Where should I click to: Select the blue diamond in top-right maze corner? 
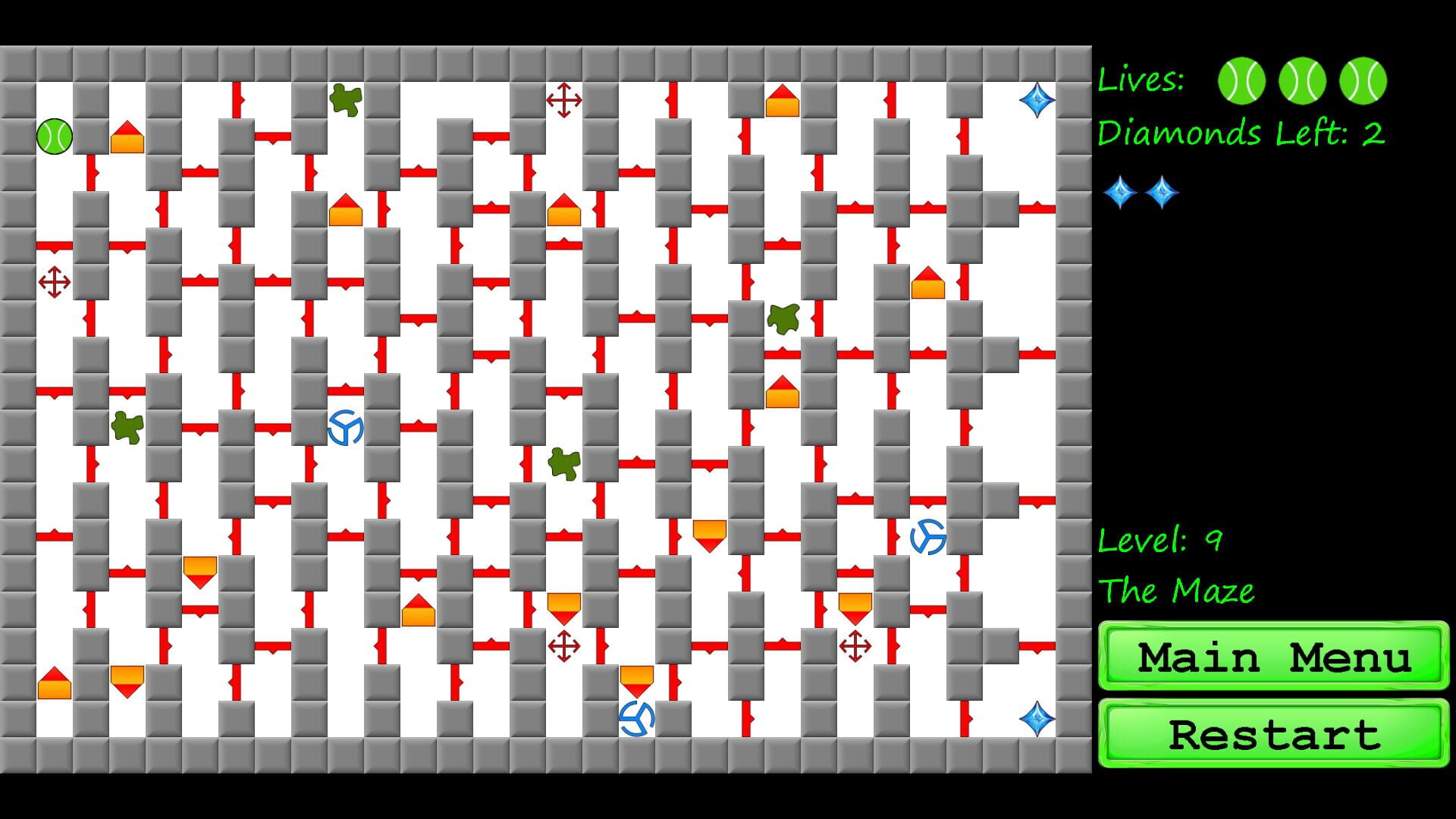[1037, 99]
